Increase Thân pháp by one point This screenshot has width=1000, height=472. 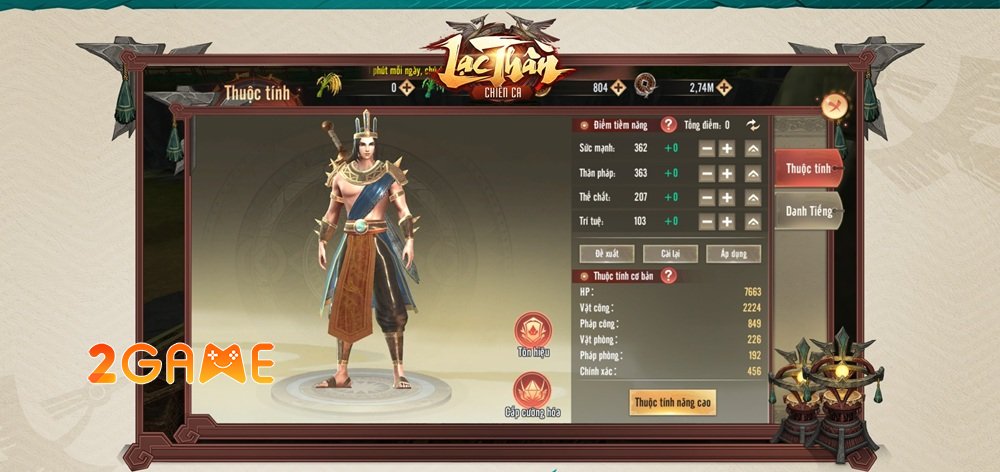coord(727,172)
